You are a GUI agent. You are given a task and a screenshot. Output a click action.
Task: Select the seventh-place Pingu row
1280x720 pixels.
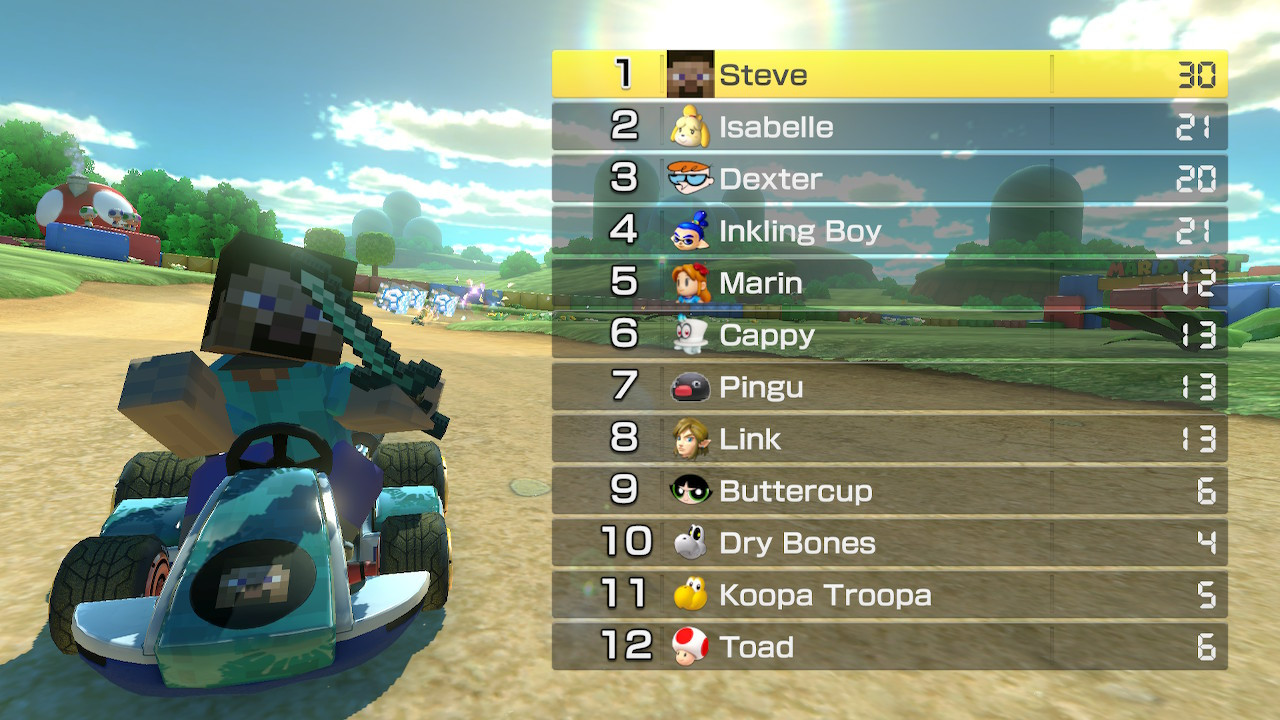888,387
